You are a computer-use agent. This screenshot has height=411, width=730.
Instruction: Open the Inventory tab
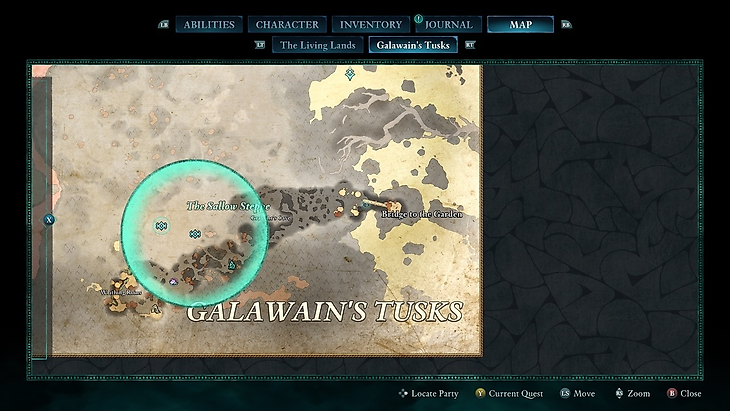(370, 24)
